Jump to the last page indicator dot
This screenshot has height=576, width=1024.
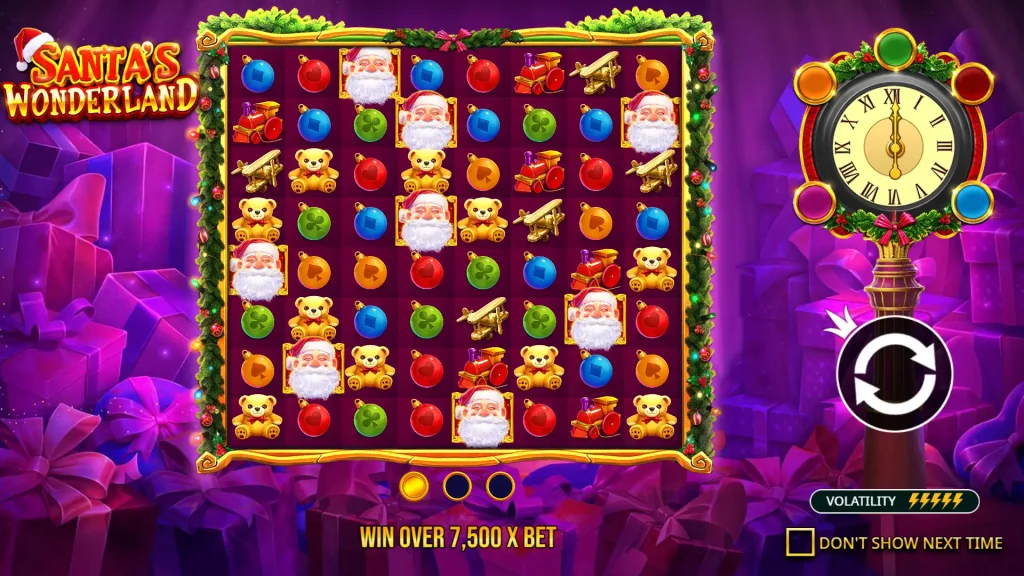click(x=500, y=487)
